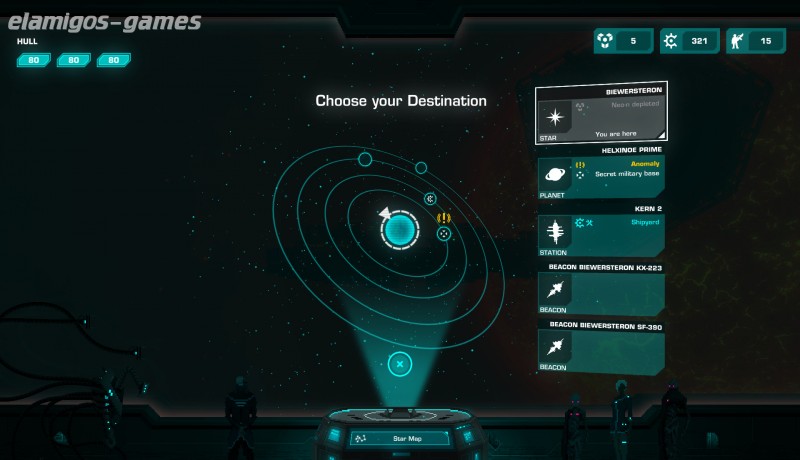The height and width of the screenshot is (460, 800).
Task: Click the central star on the orbit map
Action: coord(400,231)
